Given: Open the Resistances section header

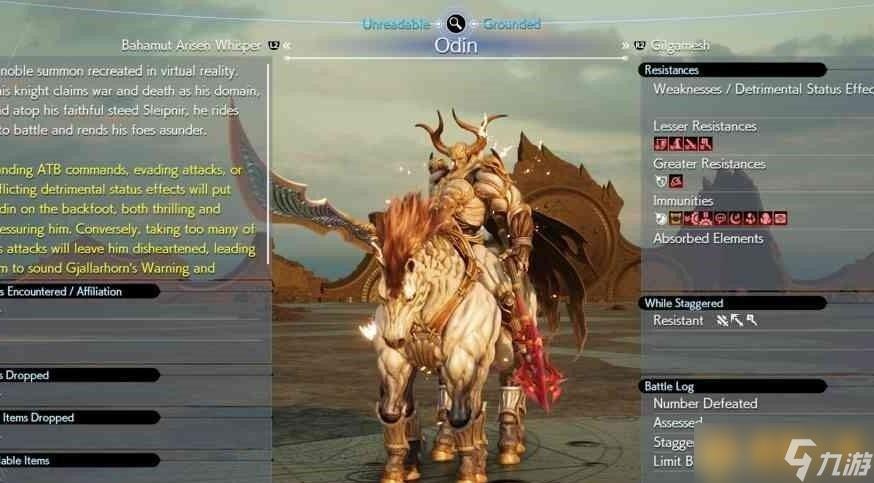Looking at the screenshot, I should [733, 70].
